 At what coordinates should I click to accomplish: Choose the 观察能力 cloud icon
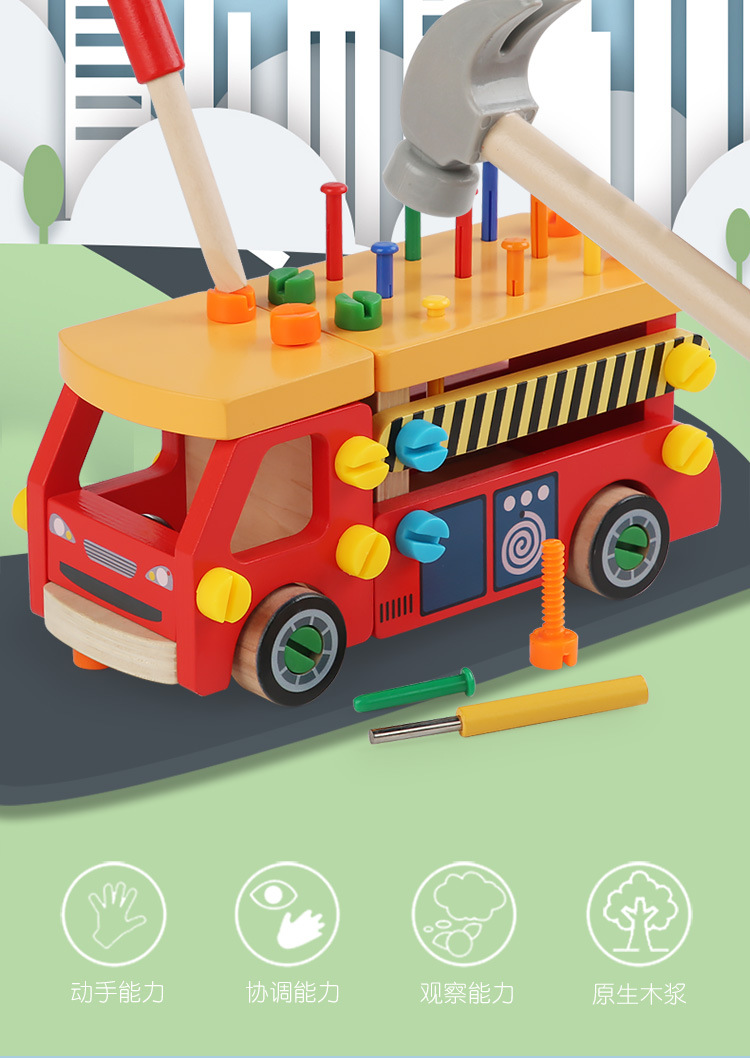463,914
